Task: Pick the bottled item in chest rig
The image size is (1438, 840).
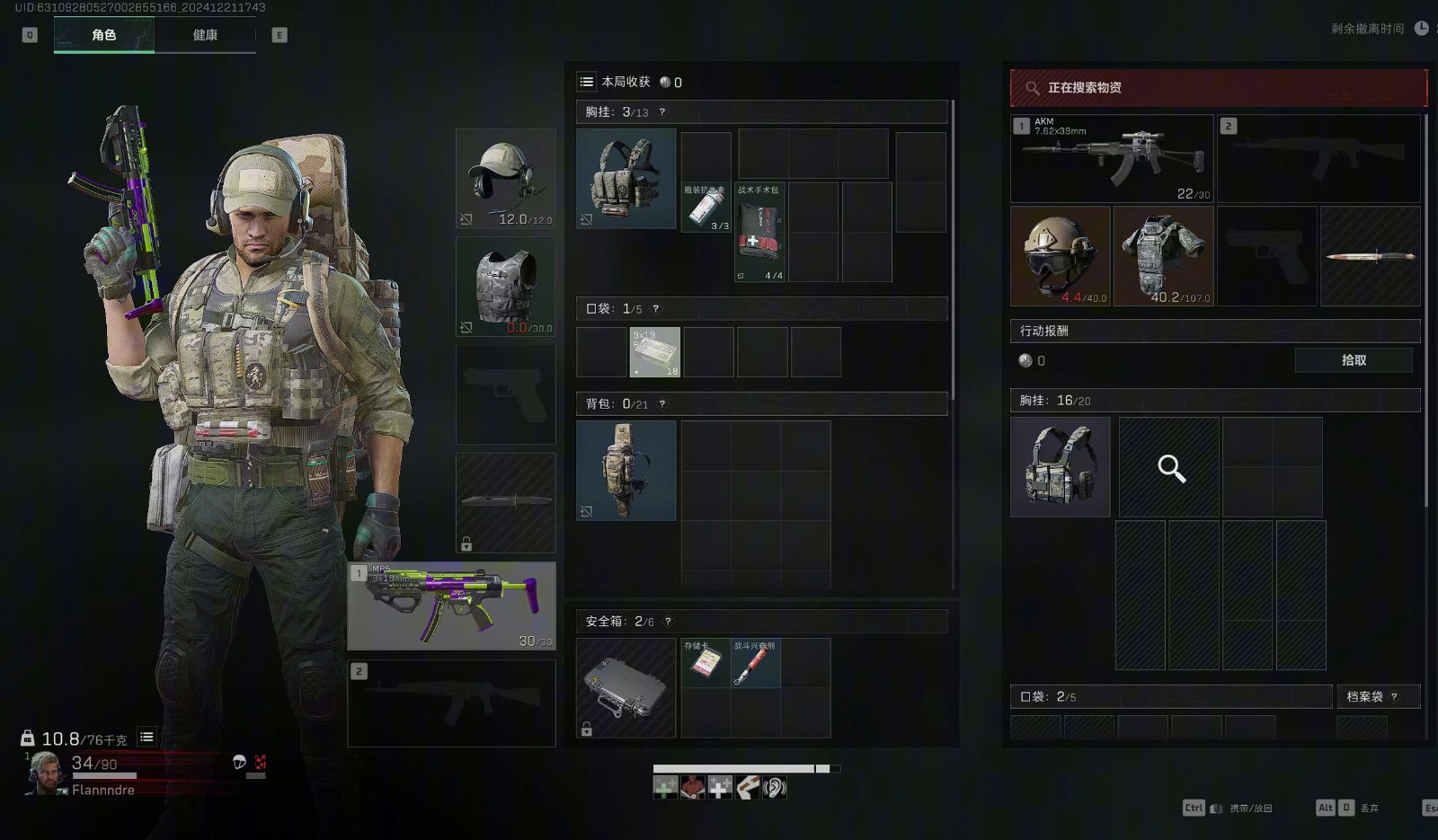Action: click(x=706, y=208)
